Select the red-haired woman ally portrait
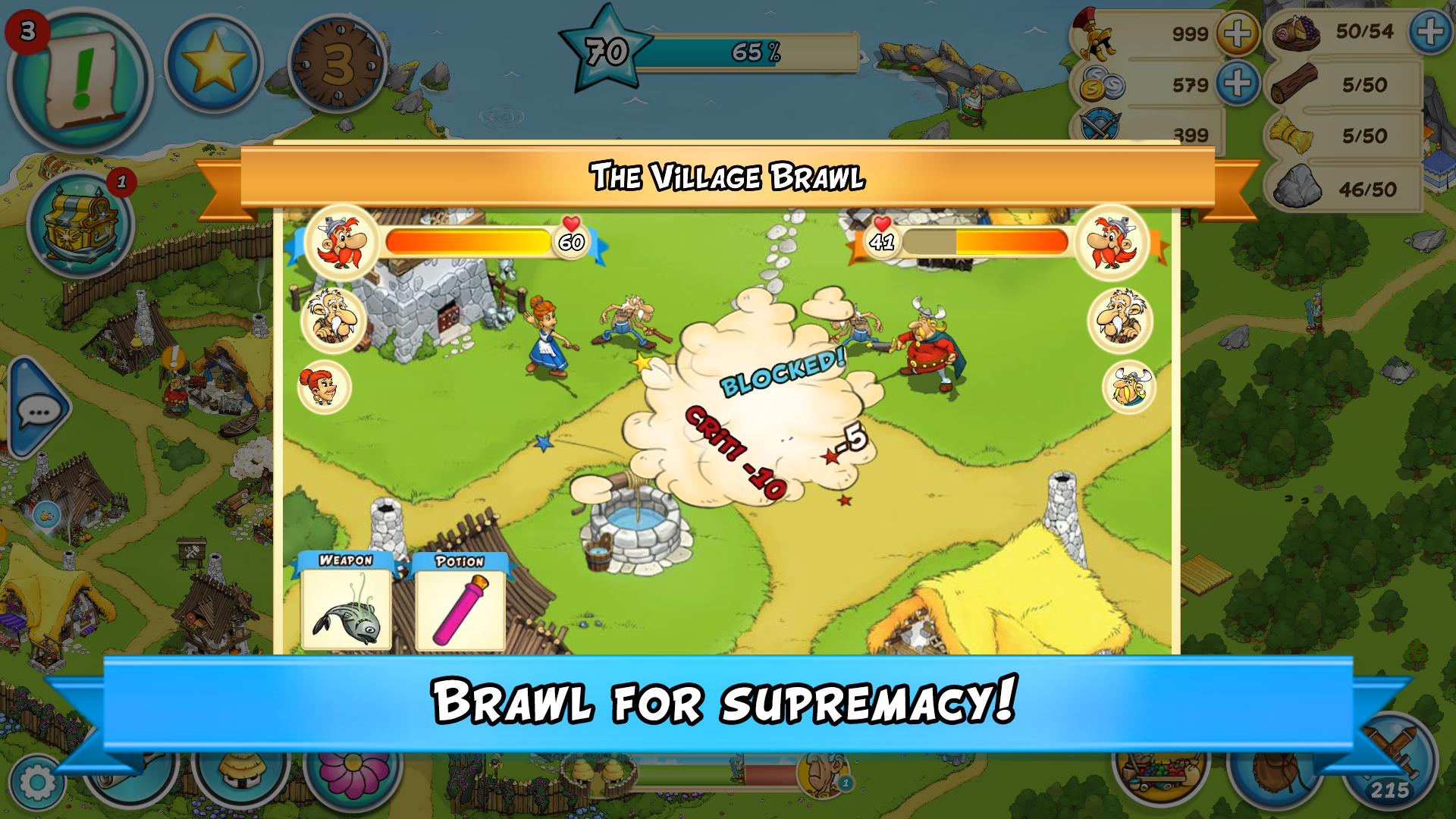The image size is (1456, 819). tap(322, 387)
